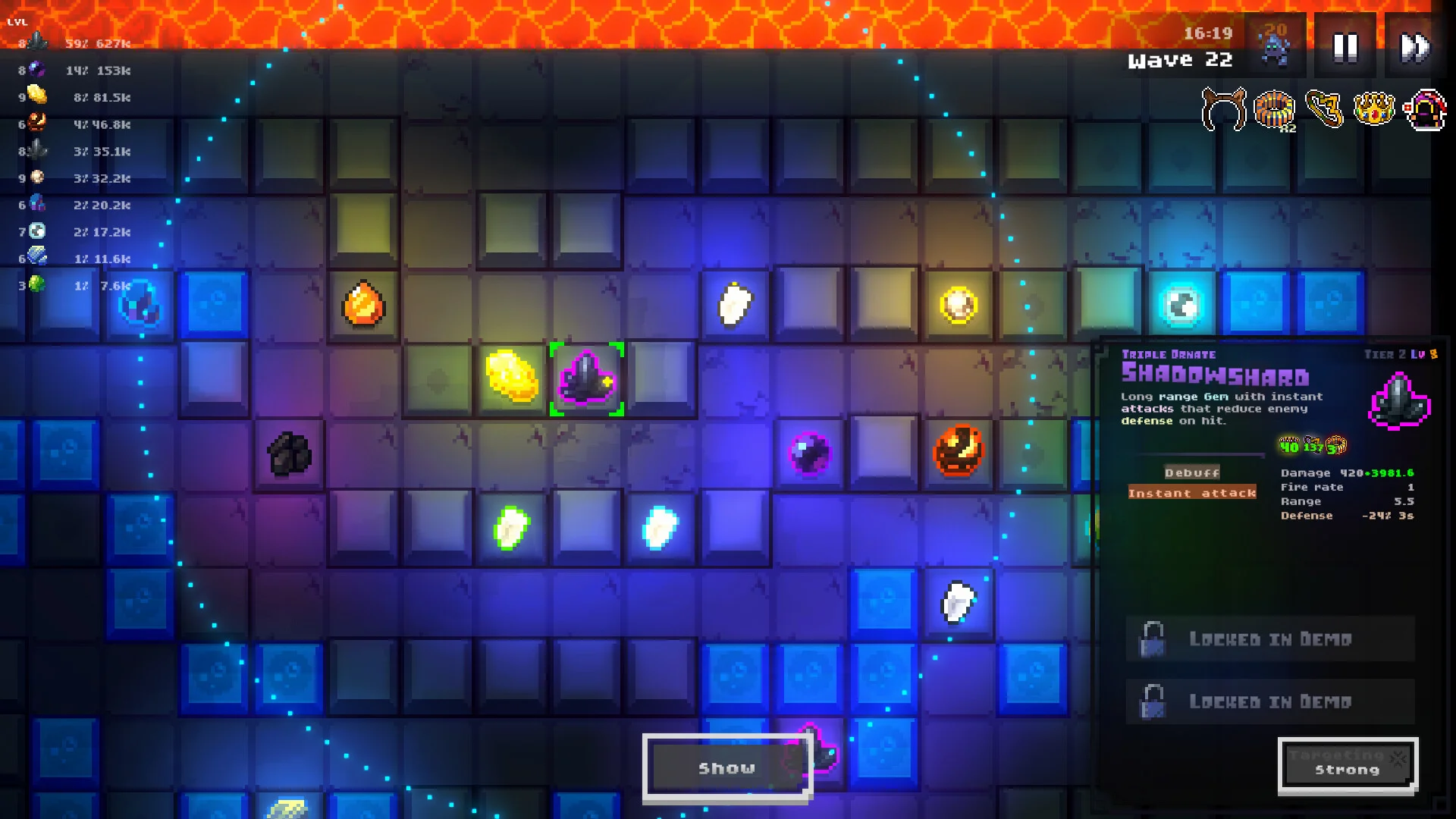Click the Instant attack tag
1456x819 pixels.
1192,493
